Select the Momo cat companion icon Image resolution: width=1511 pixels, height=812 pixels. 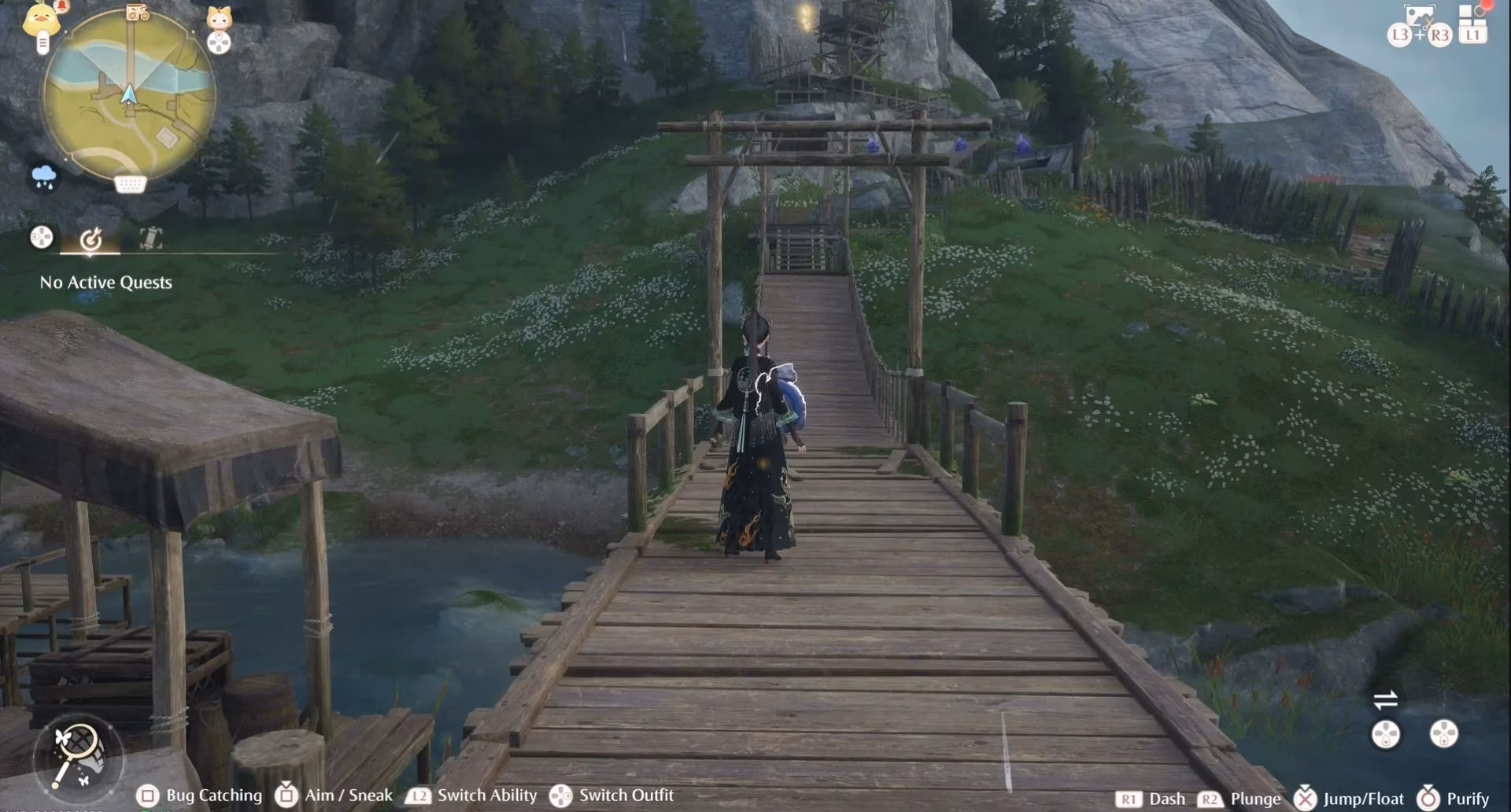click(219, 17)
